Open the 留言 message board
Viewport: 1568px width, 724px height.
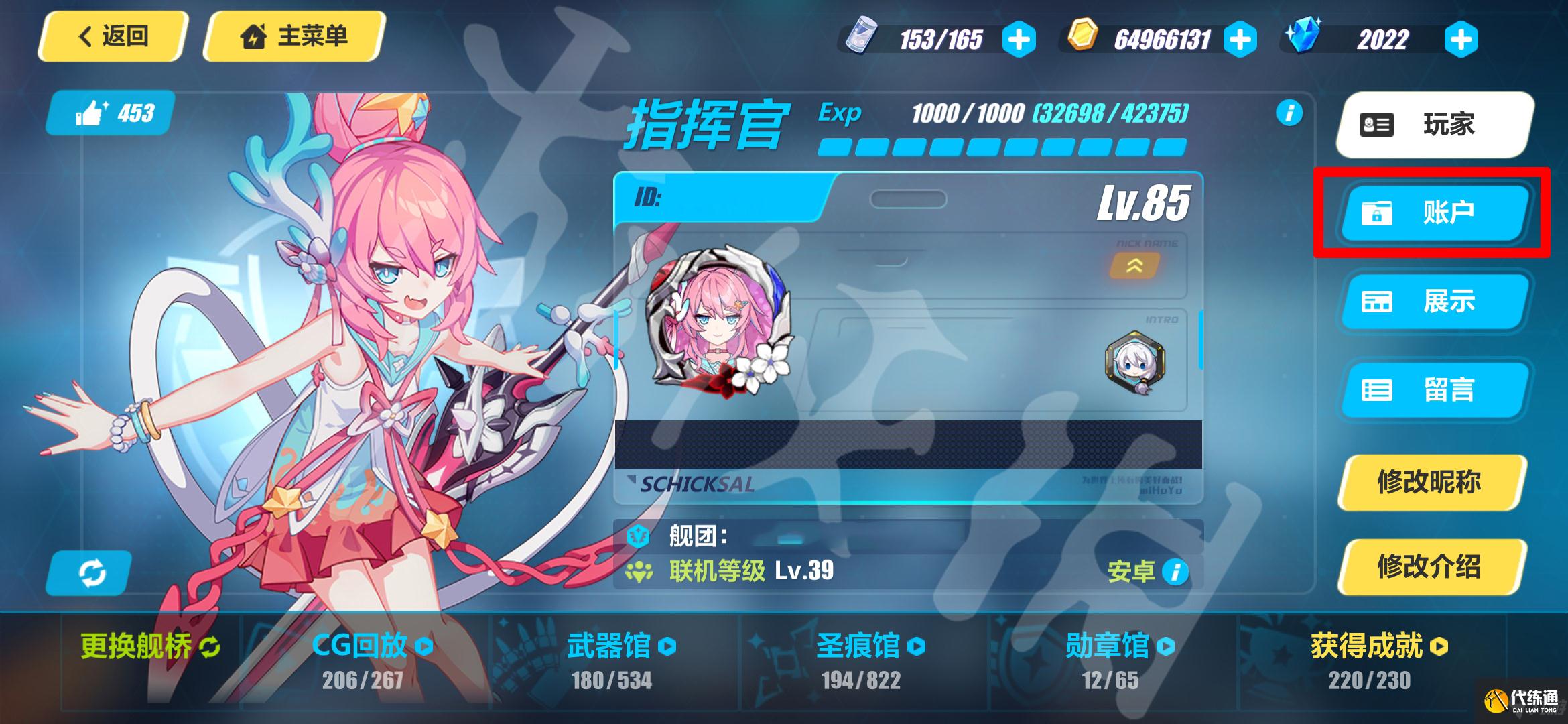click(x=1432, y=391)
